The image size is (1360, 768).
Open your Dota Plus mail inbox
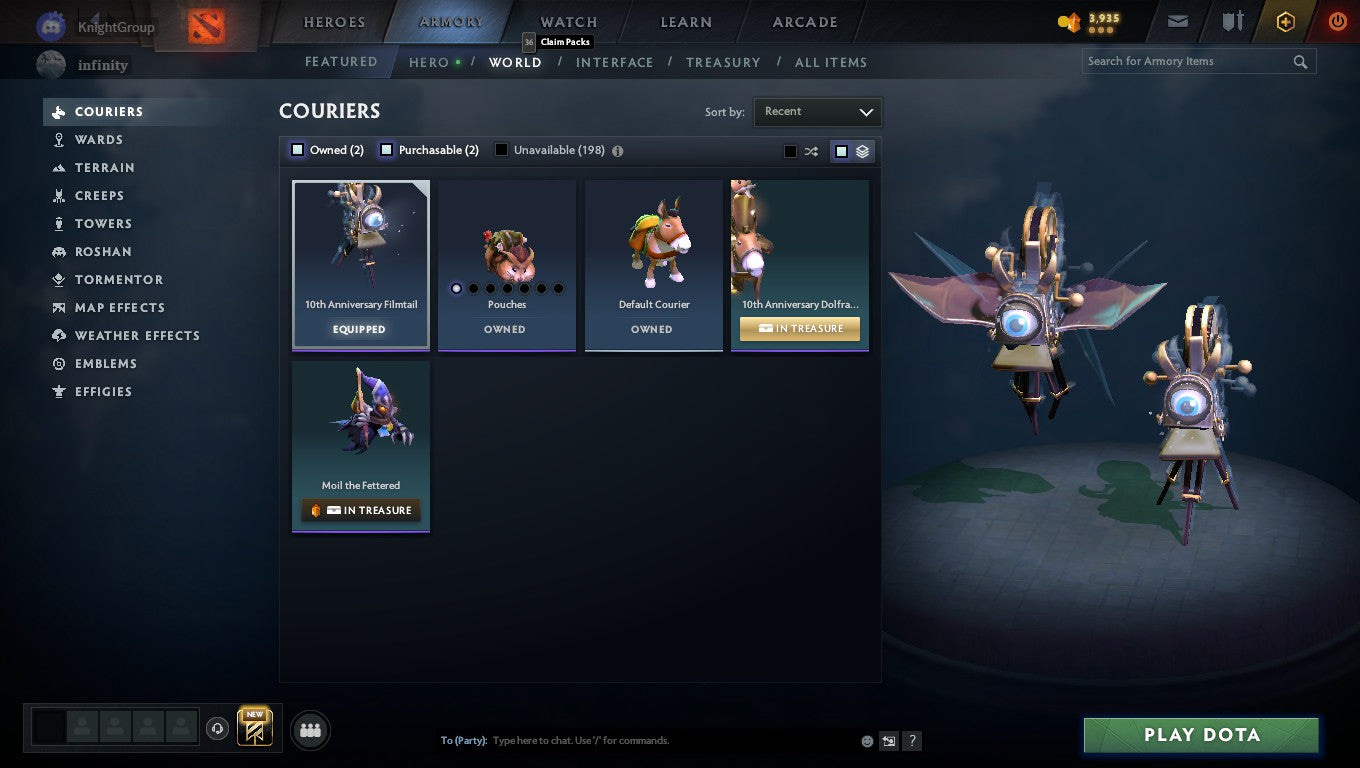[x=1177, y=20]
